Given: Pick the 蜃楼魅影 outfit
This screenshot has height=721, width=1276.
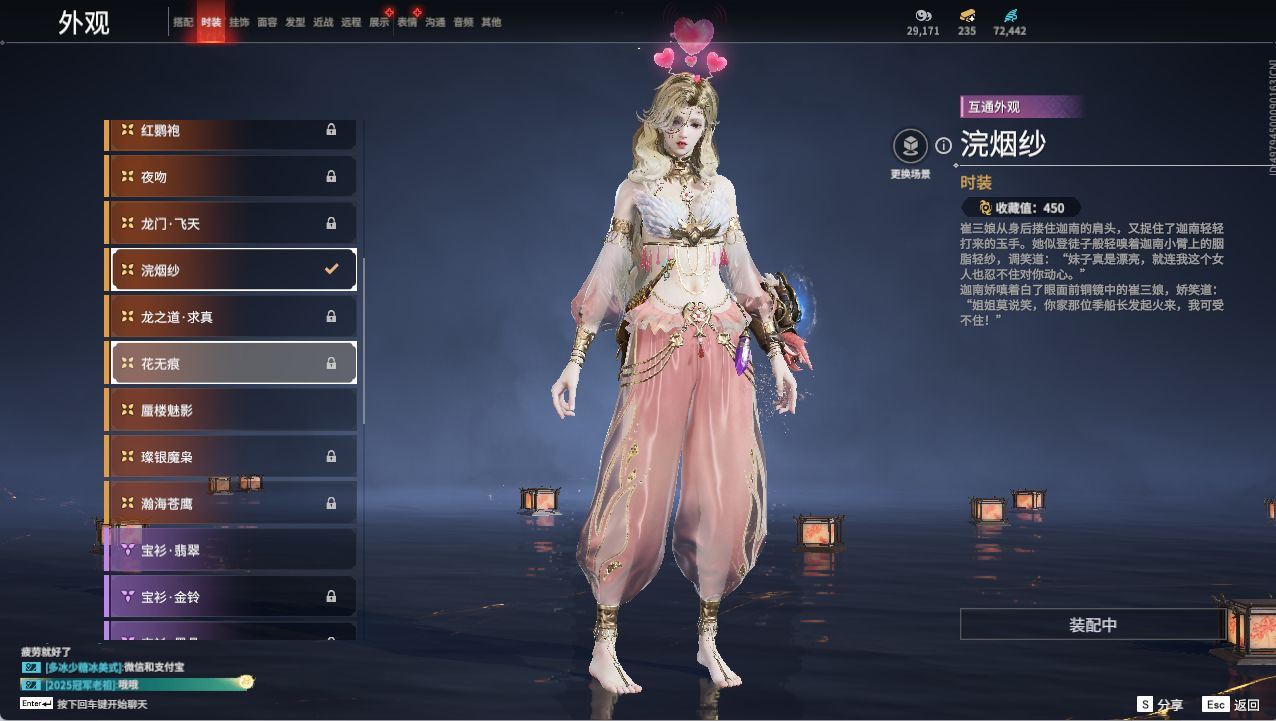Looking at the screenshot, I should (232, 410).
